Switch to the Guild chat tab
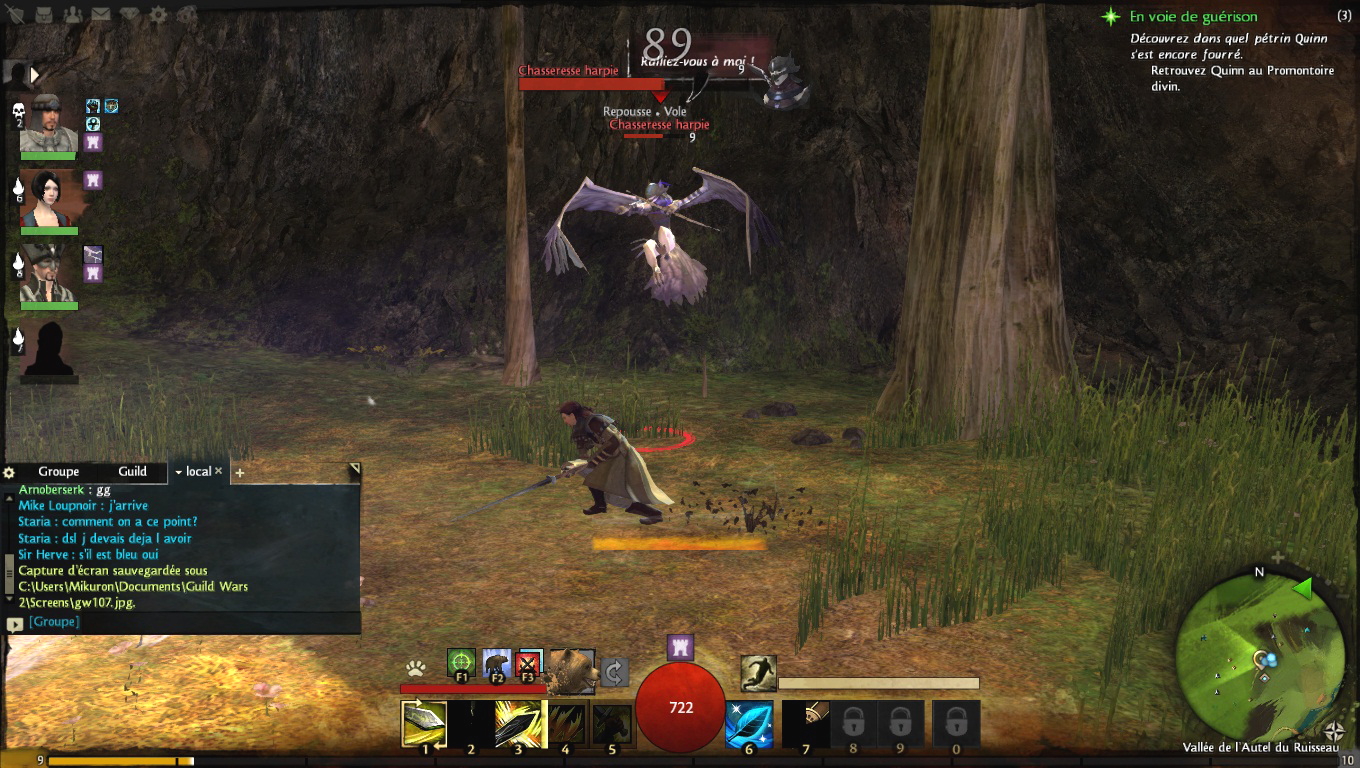The height and width of the screenshot is (768, 1360). coord(132,472)
